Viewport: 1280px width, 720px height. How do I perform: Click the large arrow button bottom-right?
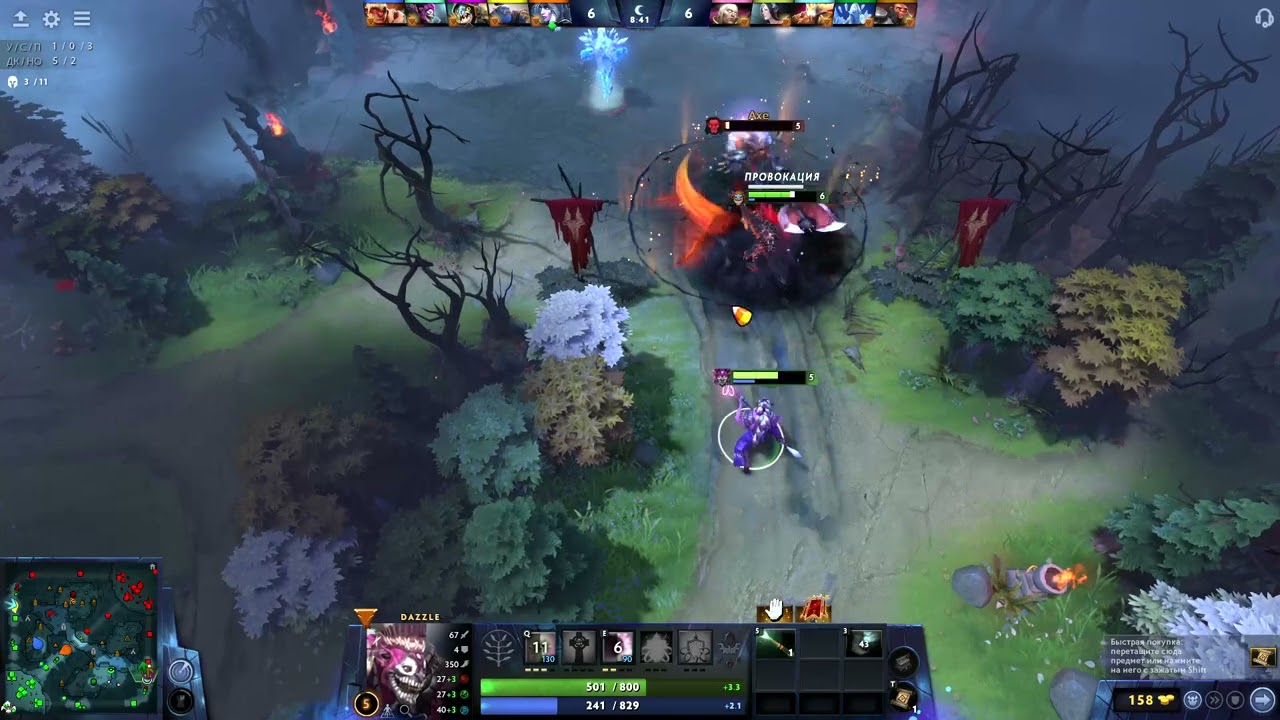click(x=1262, y=700)
